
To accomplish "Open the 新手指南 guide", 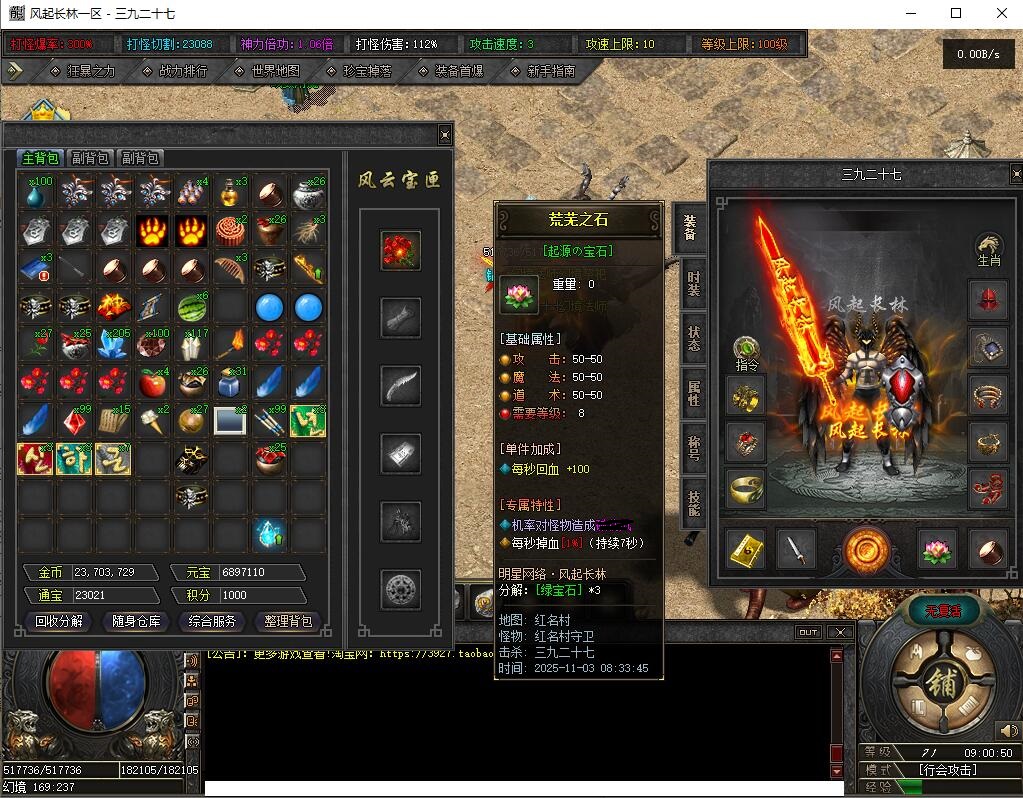I will point(550,71).
